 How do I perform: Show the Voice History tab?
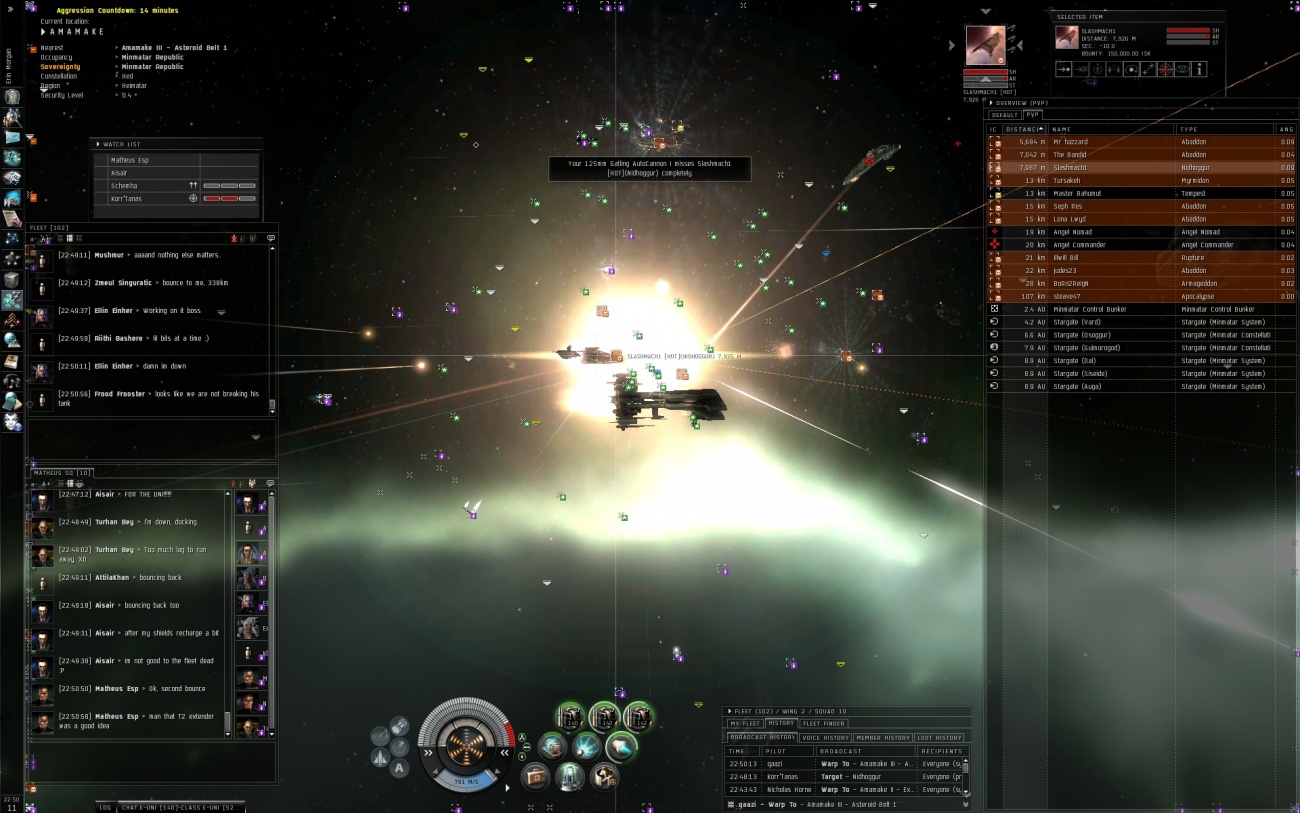825,738
